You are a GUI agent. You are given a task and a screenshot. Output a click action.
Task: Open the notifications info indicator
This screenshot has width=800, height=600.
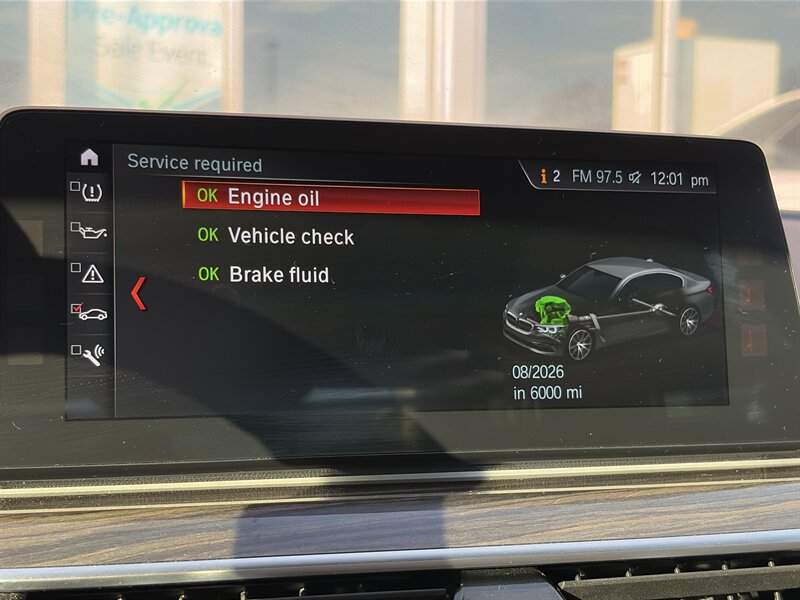pos(549,177)
